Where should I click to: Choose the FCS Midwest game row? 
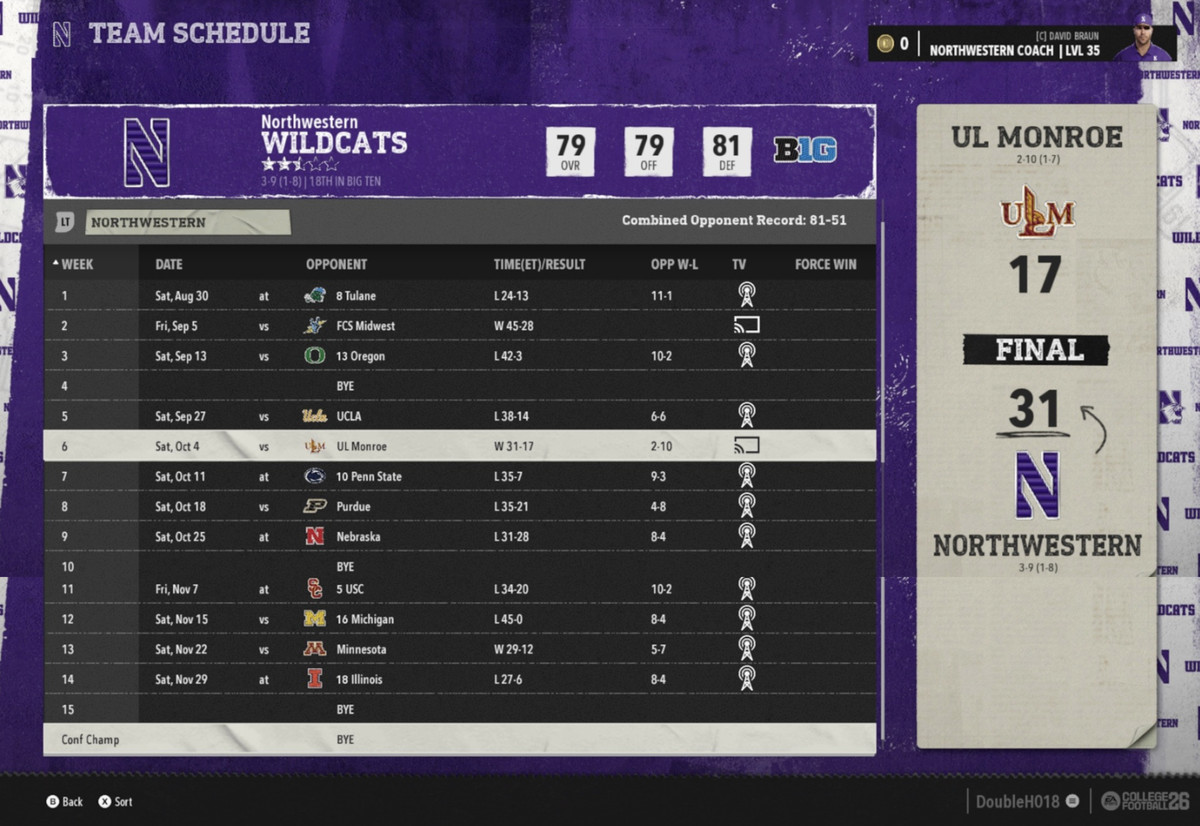[x=459, y=326]
